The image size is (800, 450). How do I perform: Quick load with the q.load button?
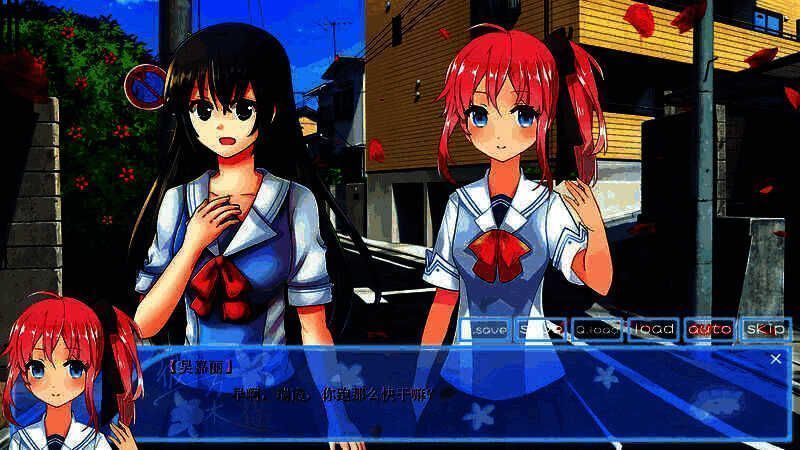pos(598,328)
